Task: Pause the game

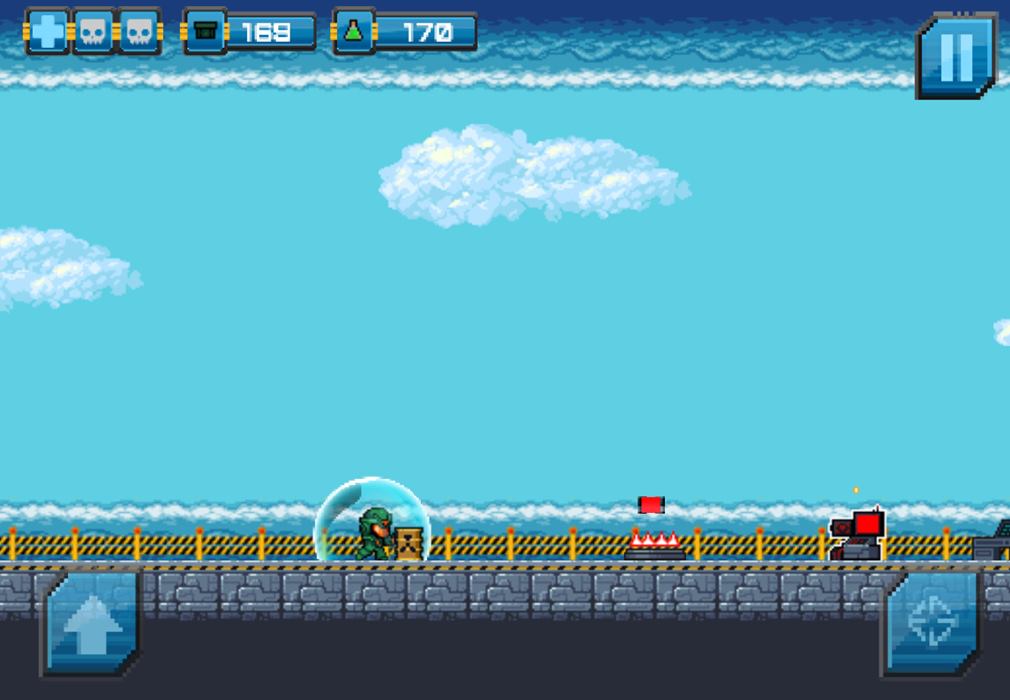Action: point(956,56)
